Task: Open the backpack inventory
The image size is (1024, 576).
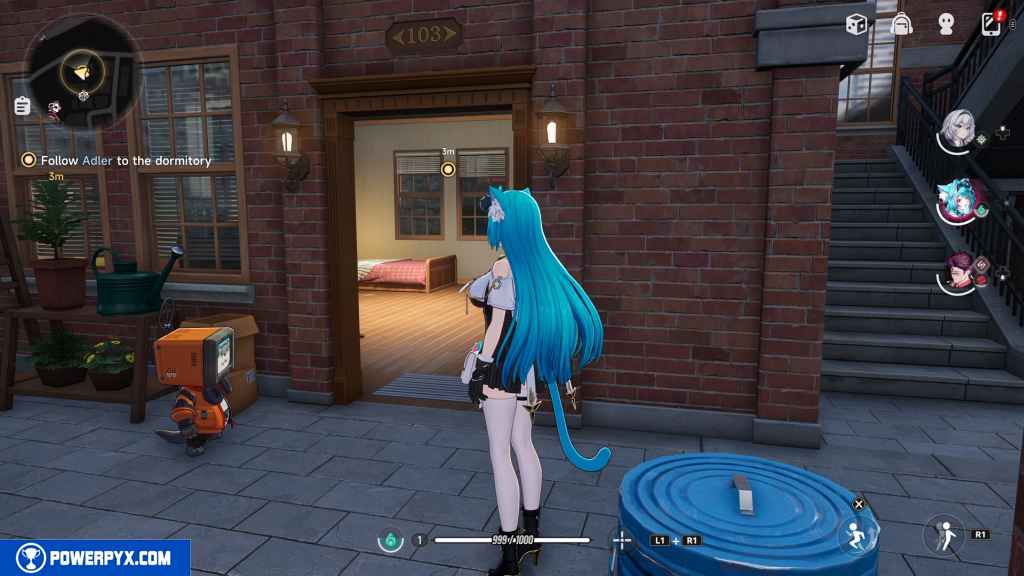Action: pos(902,24)
